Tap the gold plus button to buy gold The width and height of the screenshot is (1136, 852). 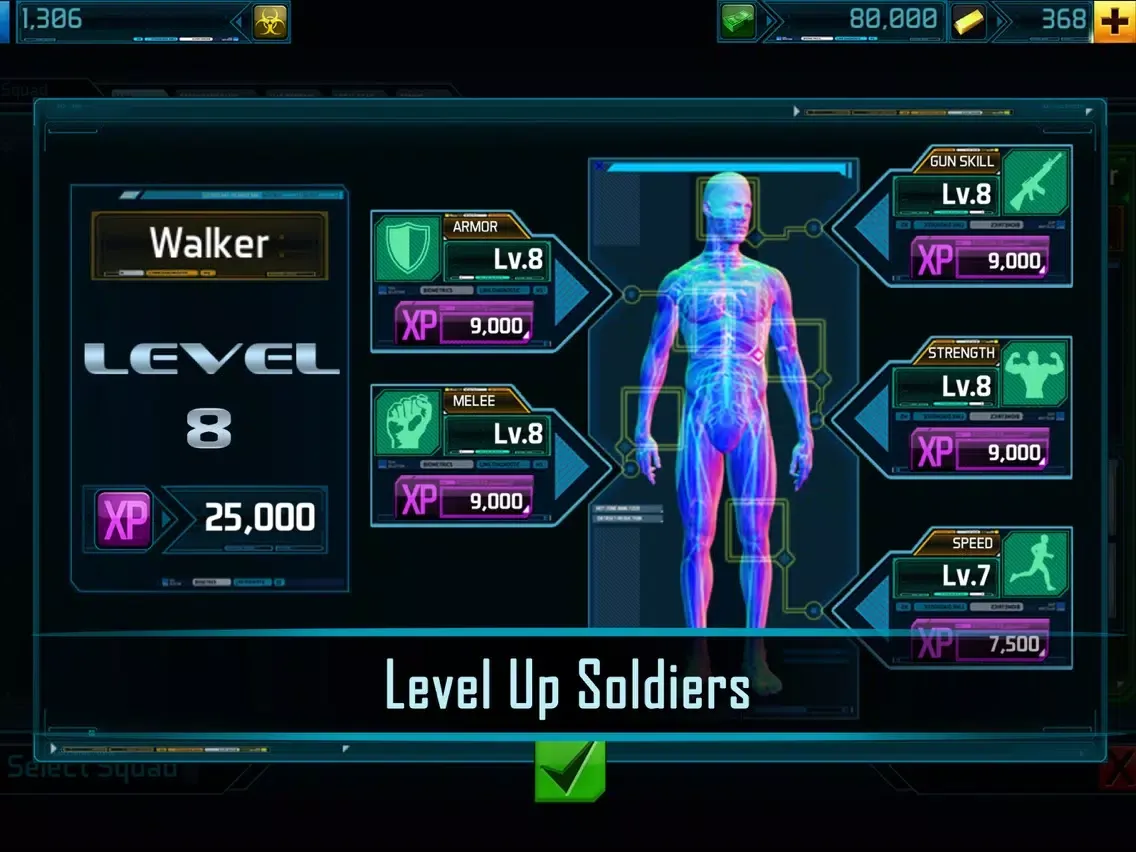click(1114, 20)
